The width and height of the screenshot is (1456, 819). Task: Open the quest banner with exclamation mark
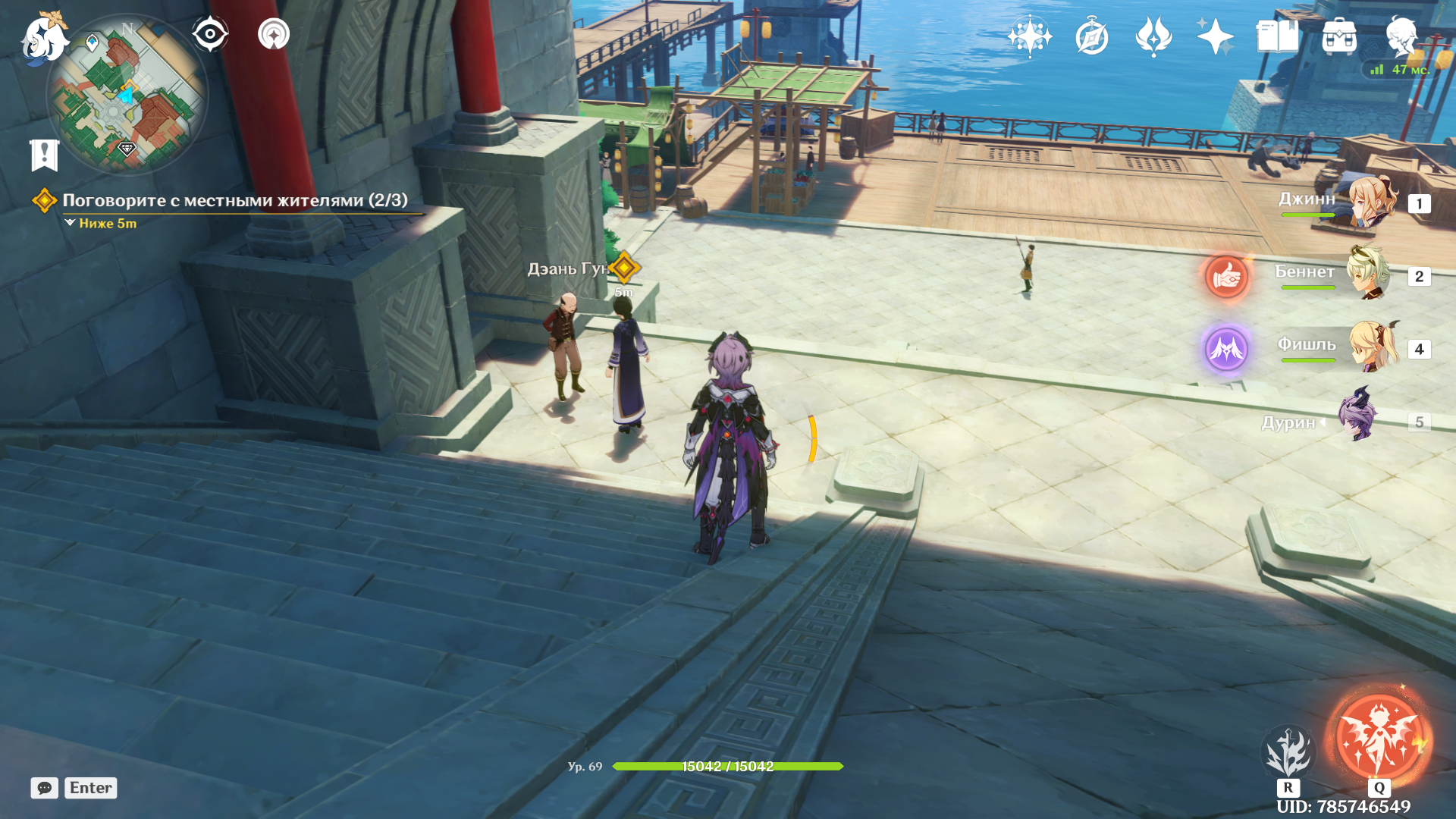(44, 155)
